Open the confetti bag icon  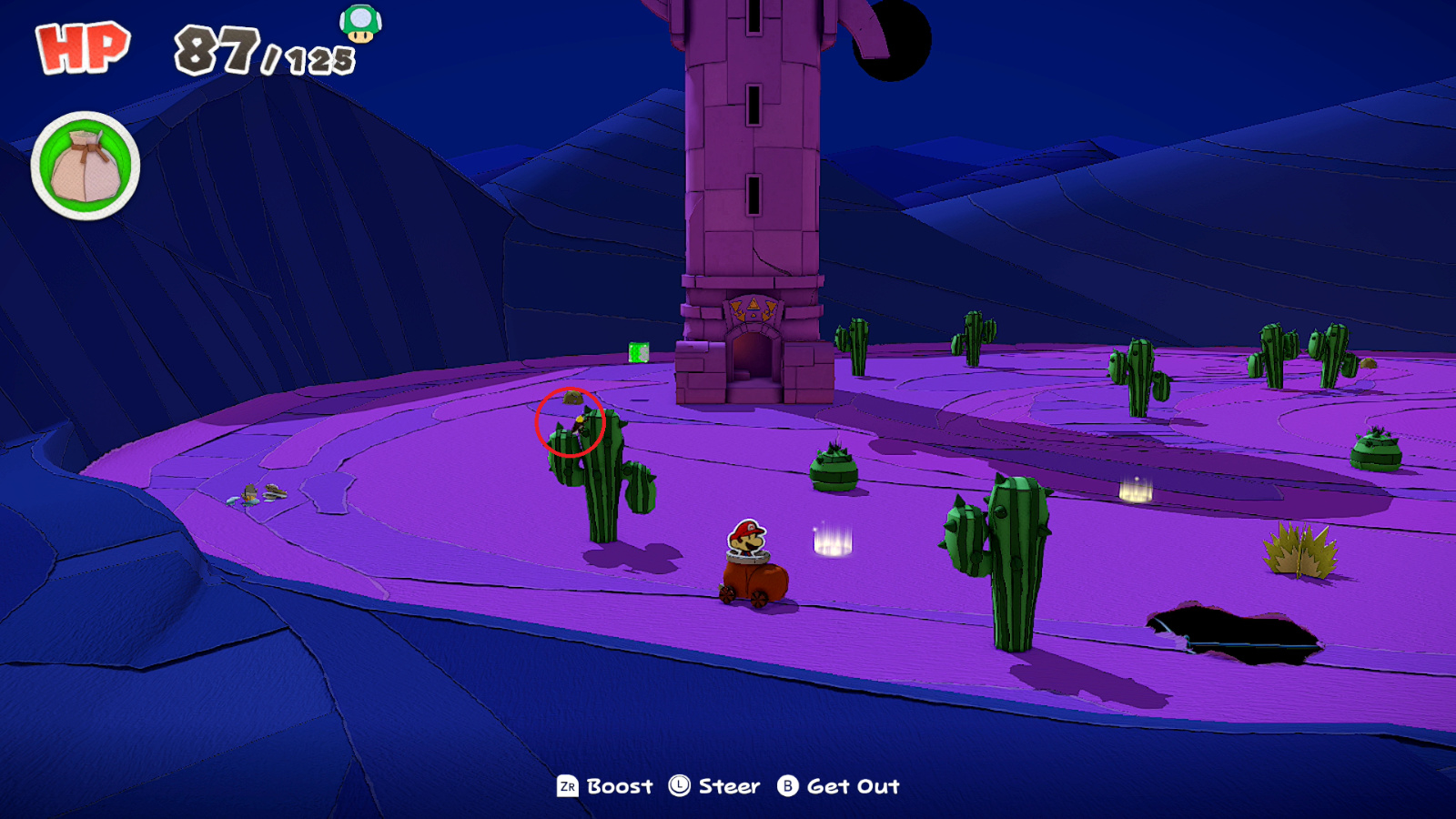tap(85, 167)
